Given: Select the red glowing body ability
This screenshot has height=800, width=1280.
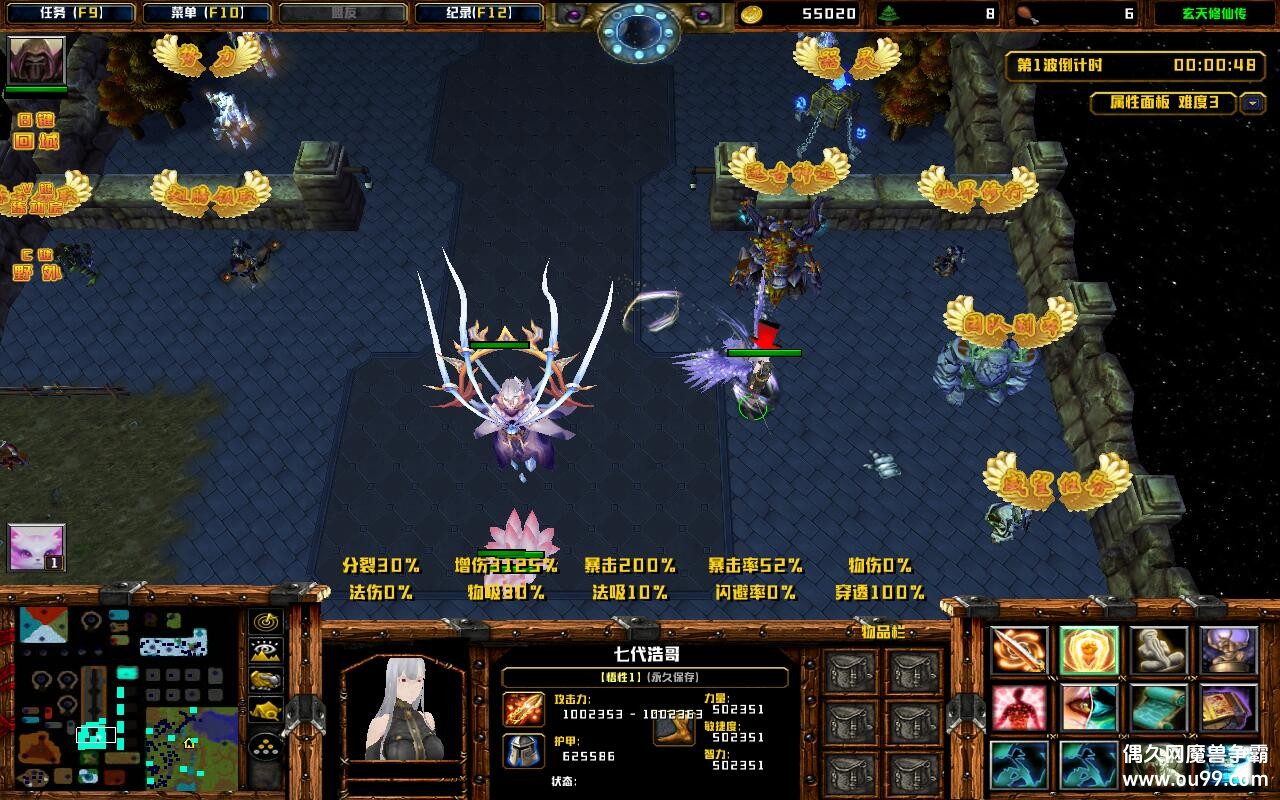Looking at the screenshot, I should [1019, 708].
